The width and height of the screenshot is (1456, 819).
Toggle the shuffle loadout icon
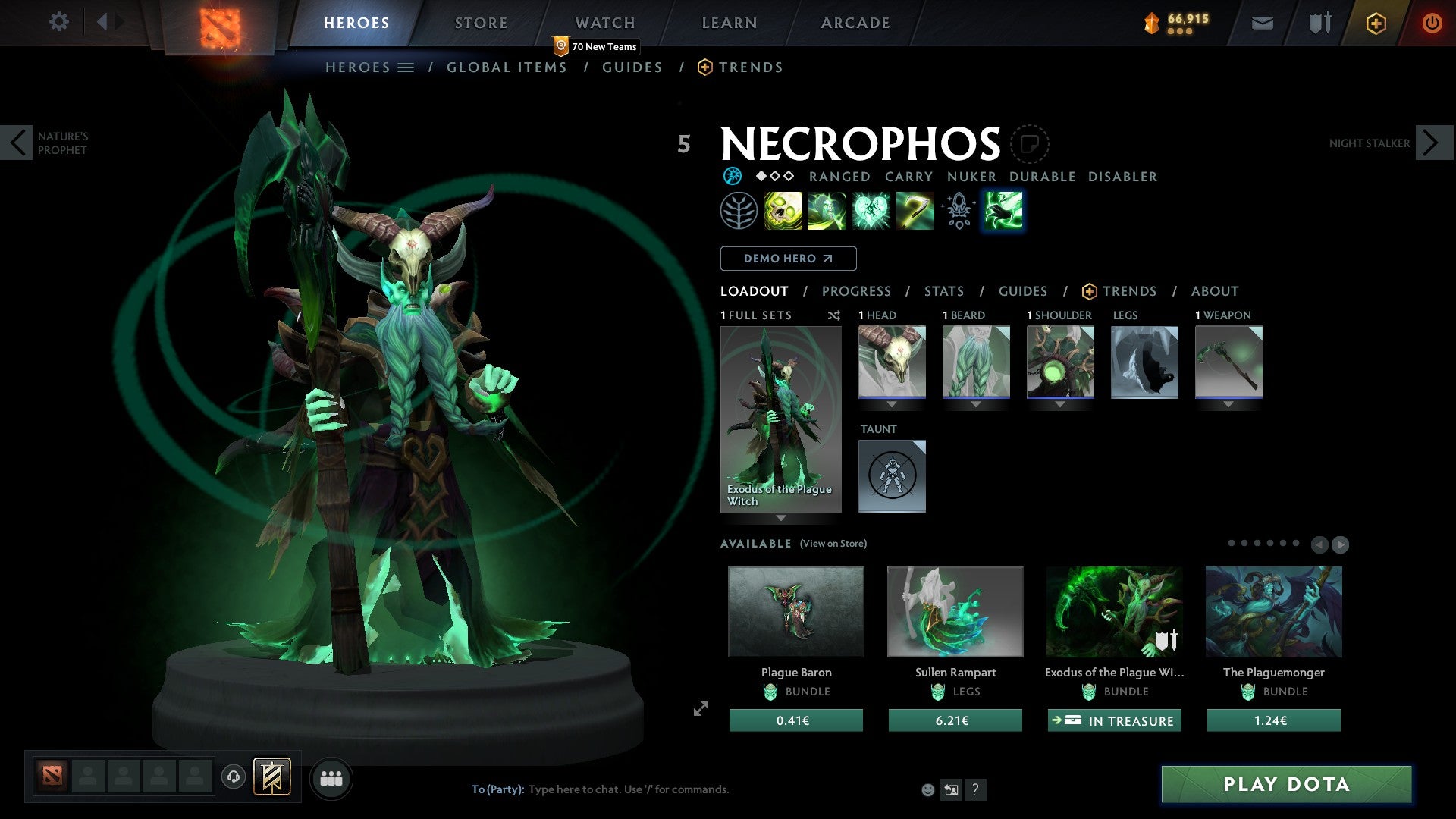(833, 315)
